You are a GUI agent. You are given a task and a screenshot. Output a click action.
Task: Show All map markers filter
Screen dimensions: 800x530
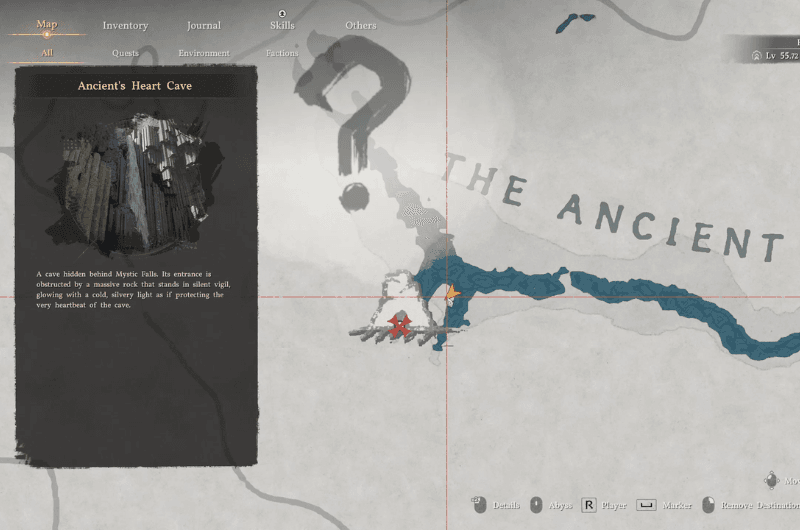coord(47,53)
